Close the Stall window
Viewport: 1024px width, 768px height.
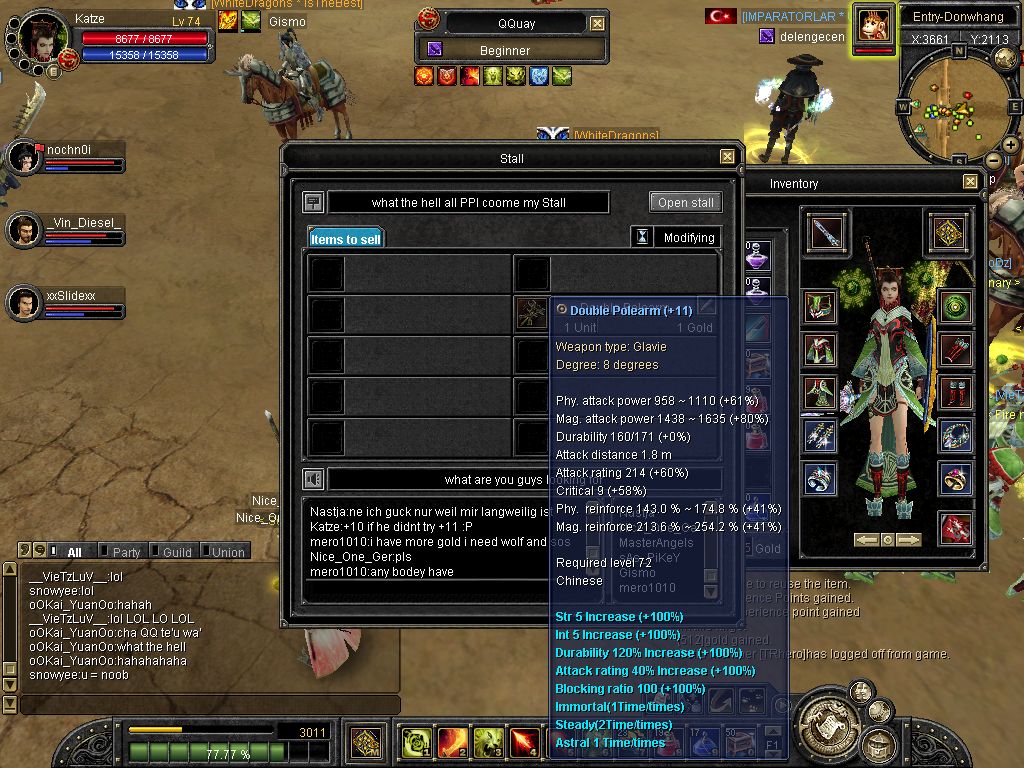pos(727,157)
